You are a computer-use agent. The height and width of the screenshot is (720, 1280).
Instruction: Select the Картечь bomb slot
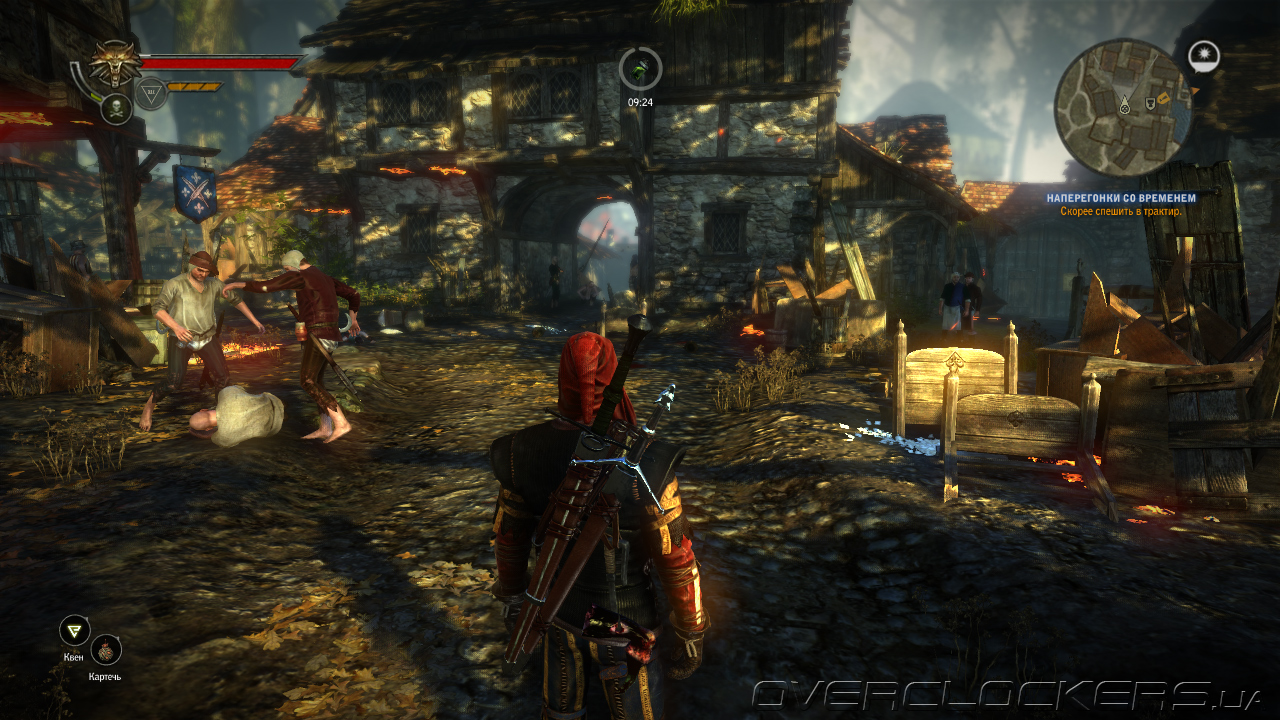coord(105,650)
